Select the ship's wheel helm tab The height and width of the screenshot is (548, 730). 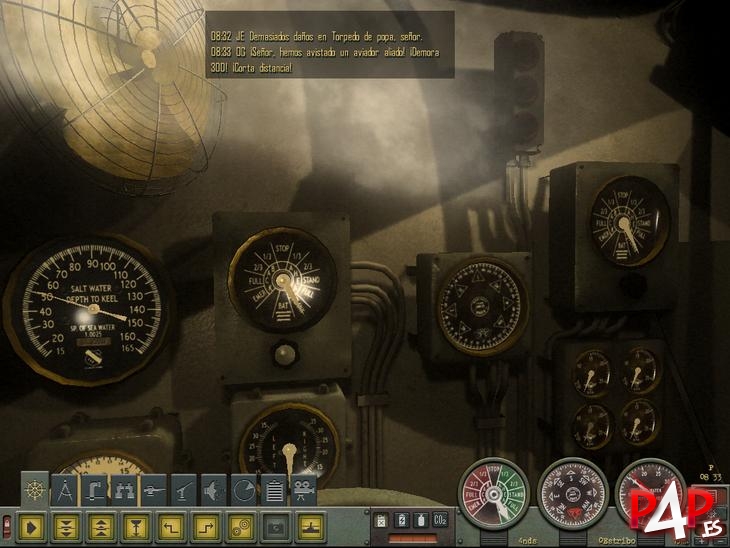[x=36, y=488]
